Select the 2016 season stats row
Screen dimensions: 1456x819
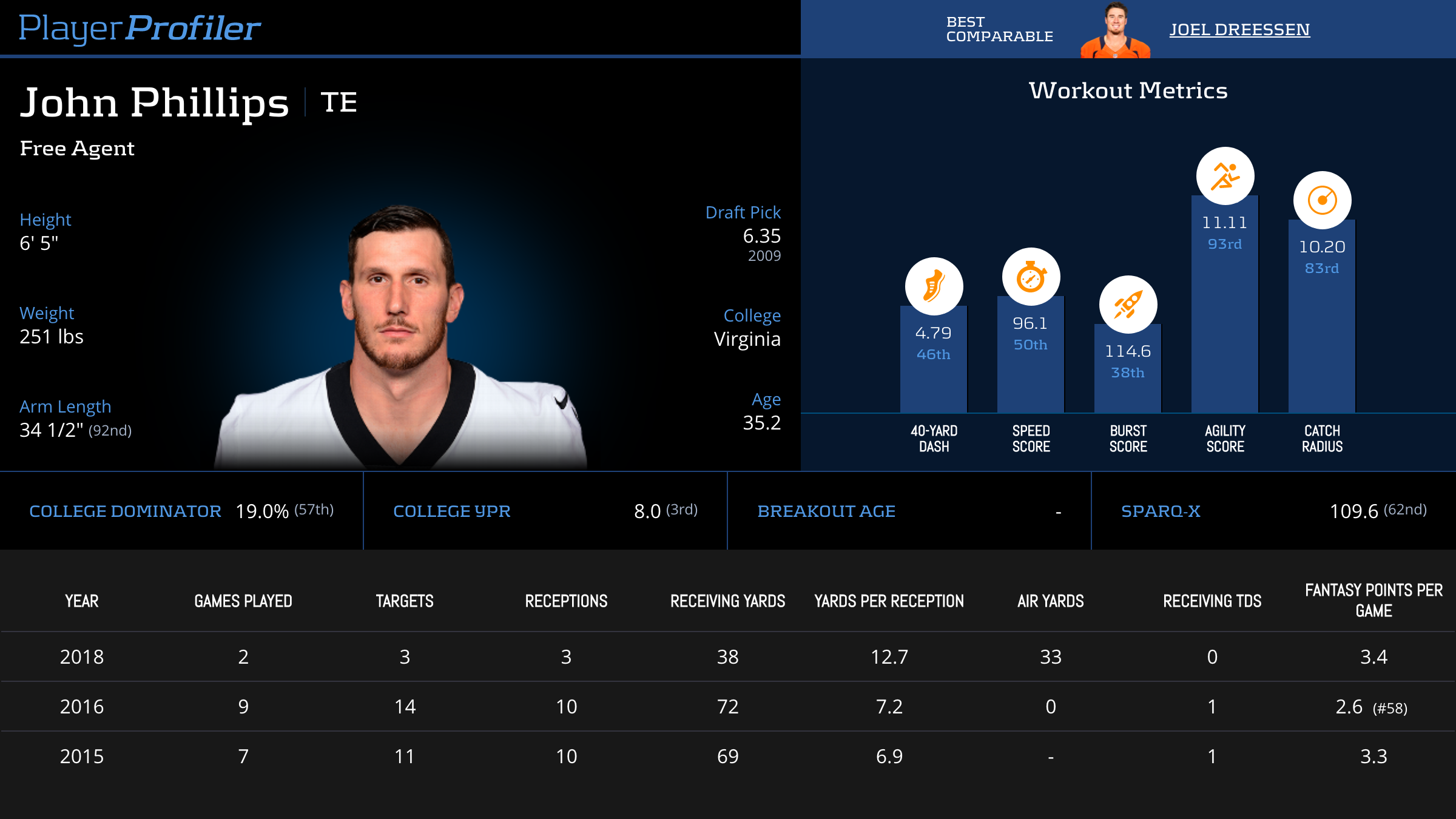(728, 707)
